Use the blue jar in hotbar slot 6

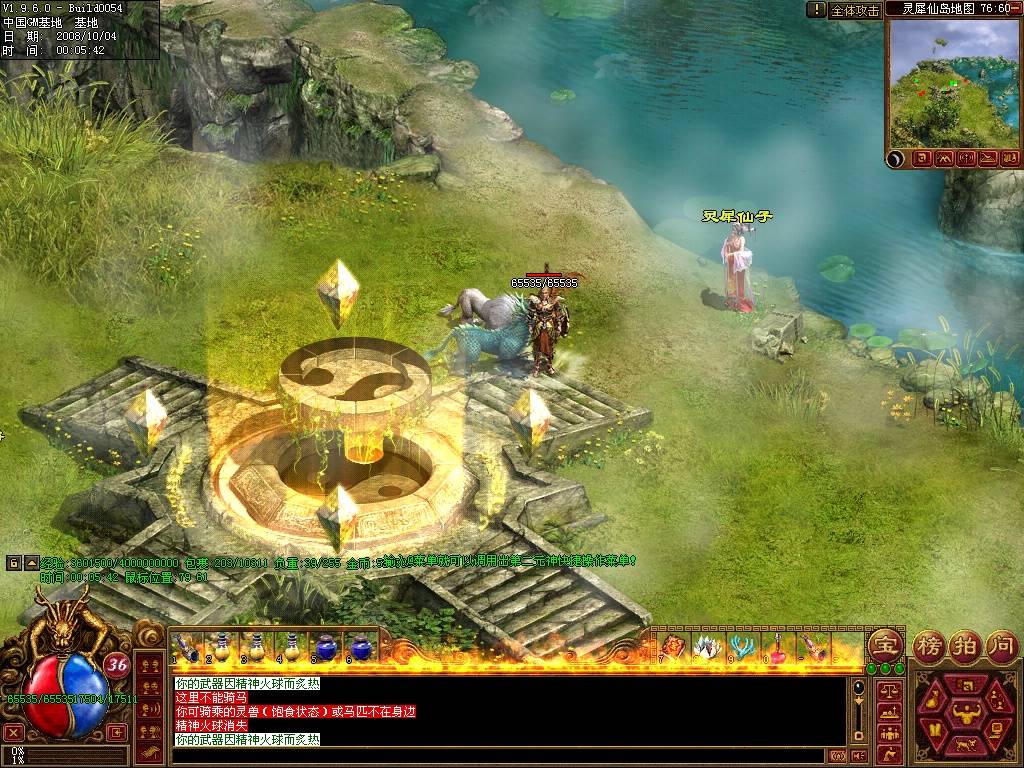tap(361, 647)
